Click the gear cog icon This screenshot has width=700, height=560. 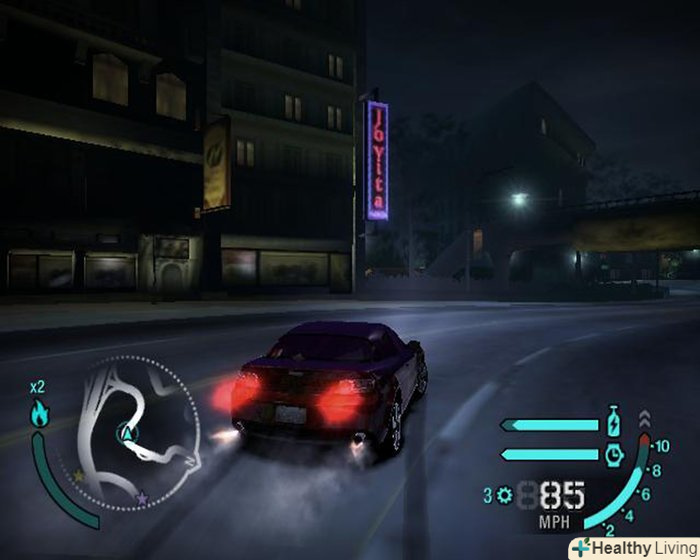(503, 495)
